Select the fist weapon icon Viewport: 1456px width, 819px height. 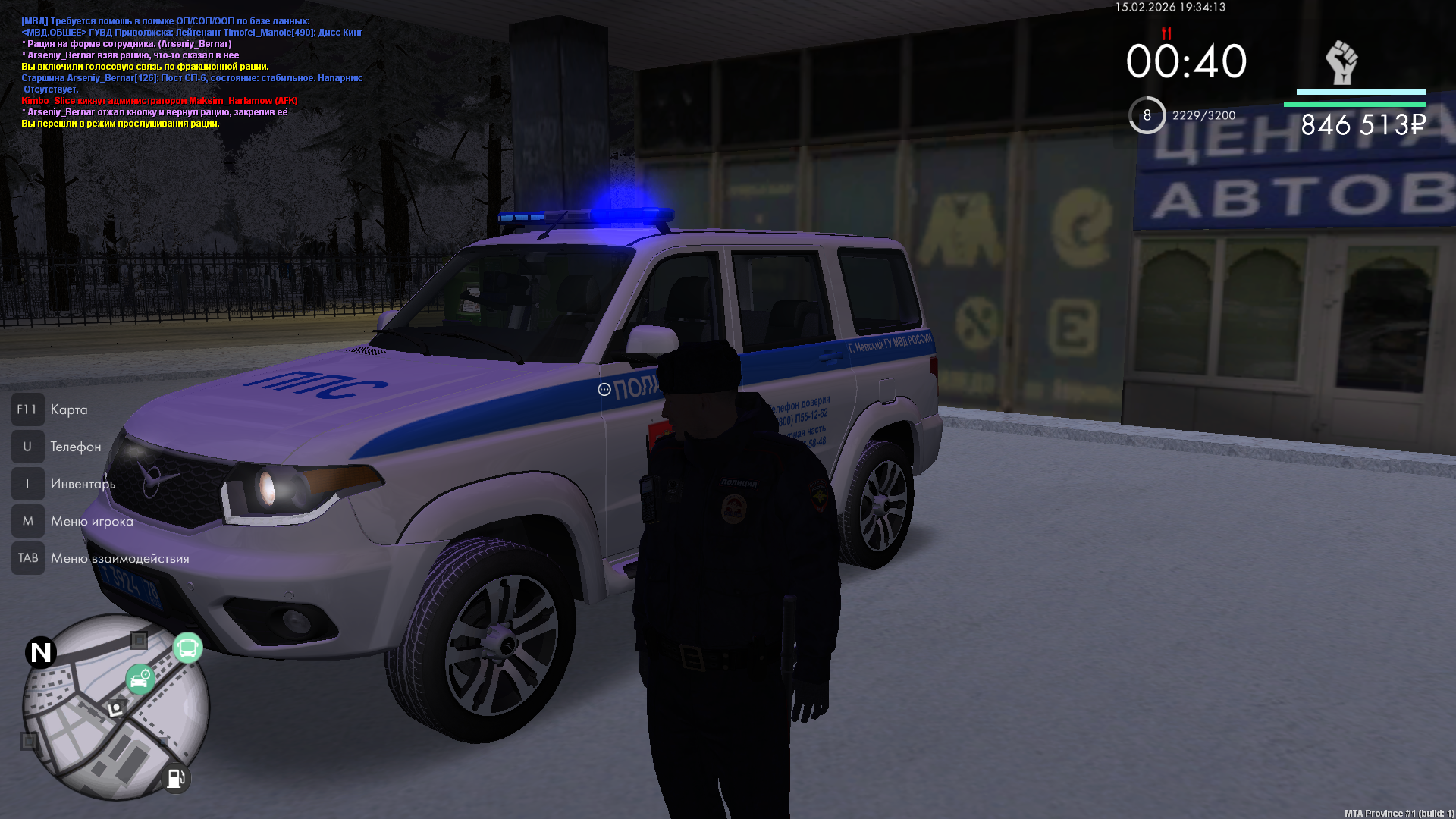pyautogui.click(x=1341, y=62)
